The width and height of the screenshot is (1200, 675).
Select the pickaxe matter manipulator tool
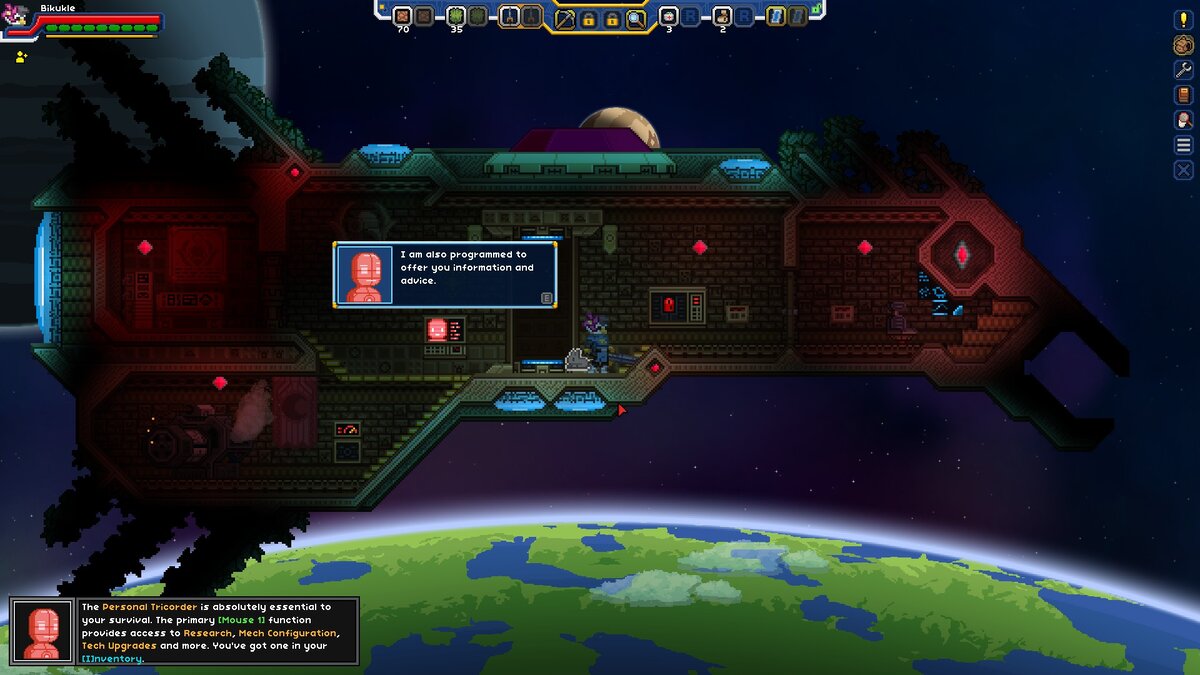click(565, 18)
